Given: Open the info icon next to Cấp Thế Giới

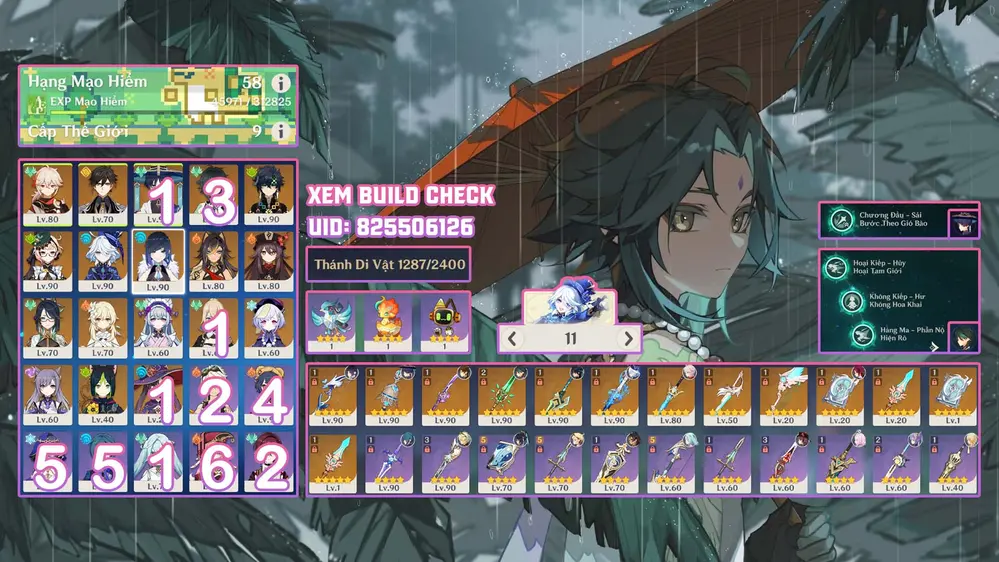Looking at the screenshot, I should pos(281,131).
